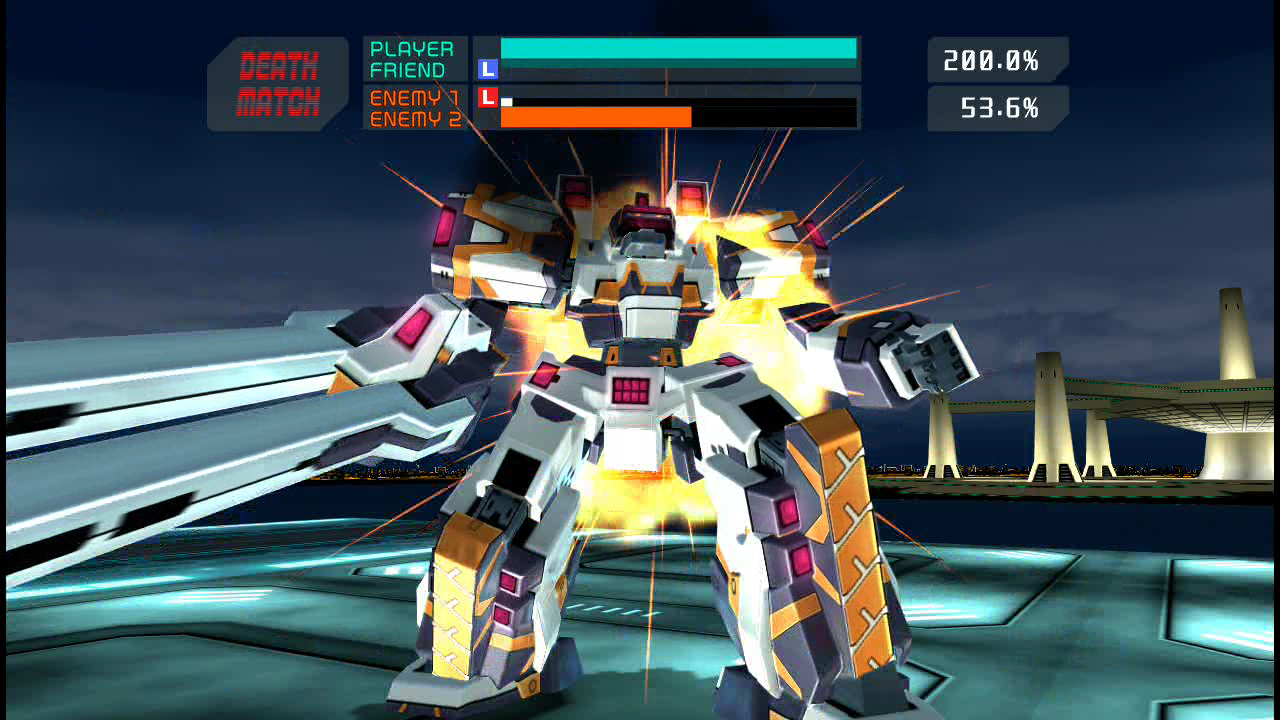Select the blue L leader marker
The image size is (1280, 720).
[488, 69]
